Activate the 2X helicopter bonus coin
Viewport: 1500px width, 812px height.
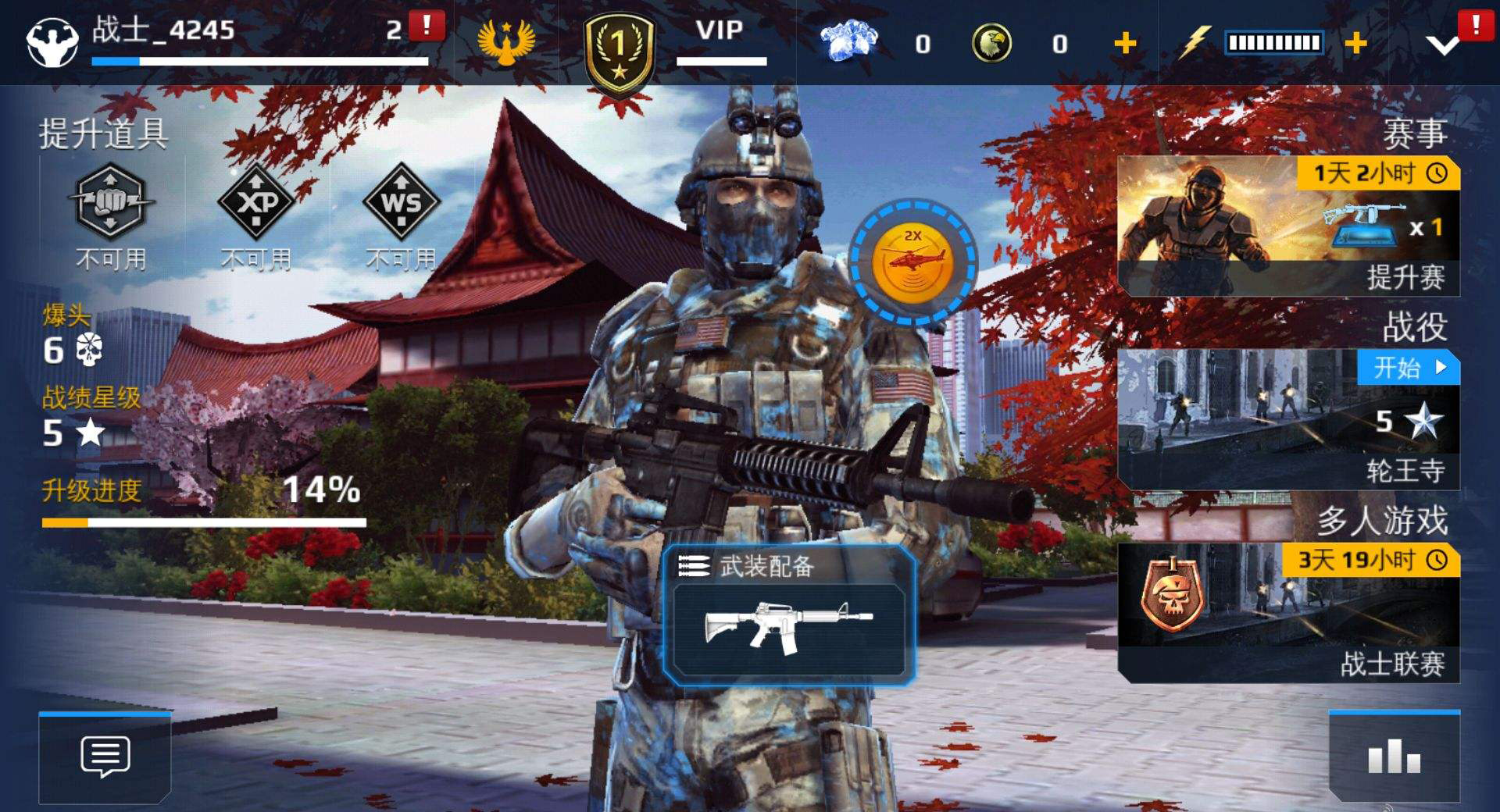(x=912, y=262)
